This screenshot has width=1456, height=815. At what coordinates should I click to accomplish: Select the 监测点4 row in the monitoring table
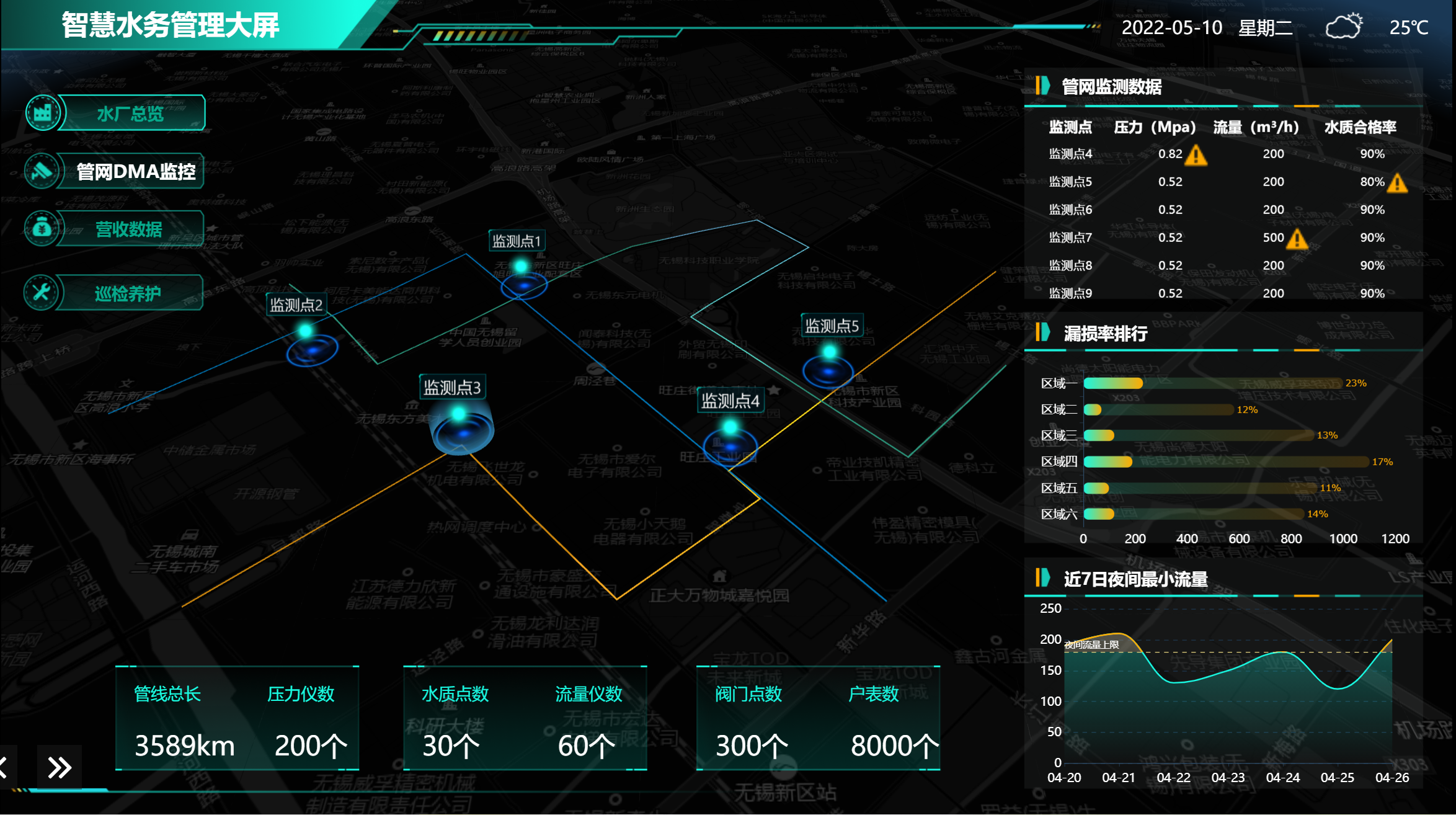tap(1070, 154)
